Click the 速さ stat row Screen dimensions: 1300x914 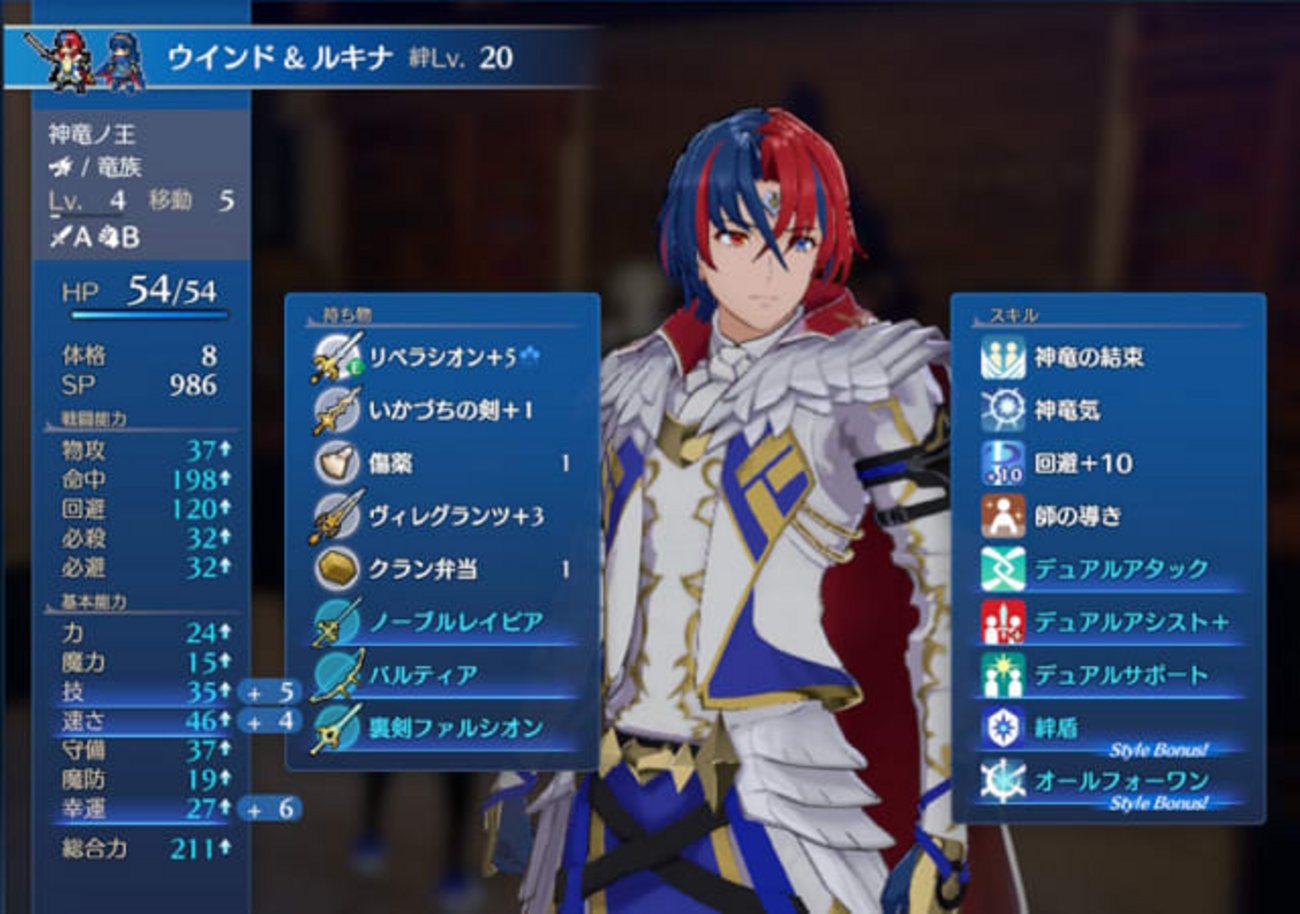(140, 720)
